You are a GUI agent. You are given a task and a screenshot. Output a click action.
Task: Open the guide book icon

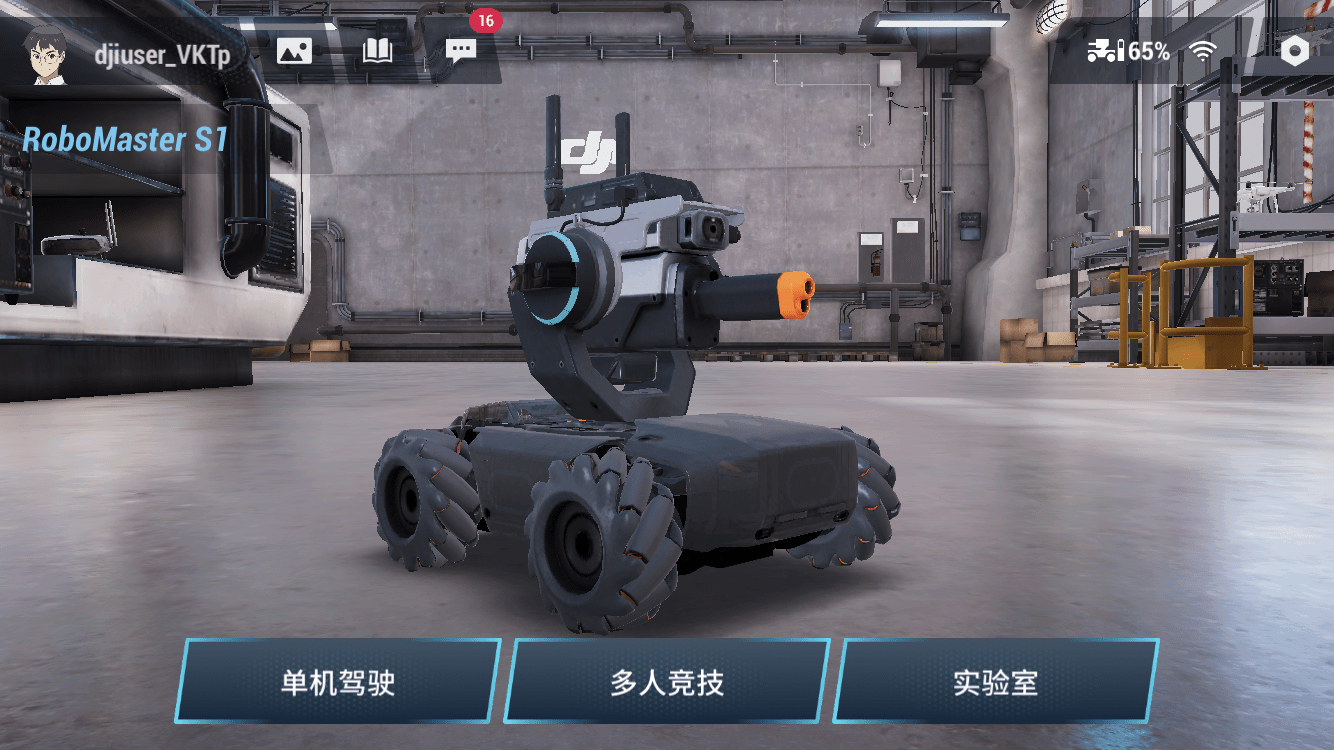(x=377, y=51)
